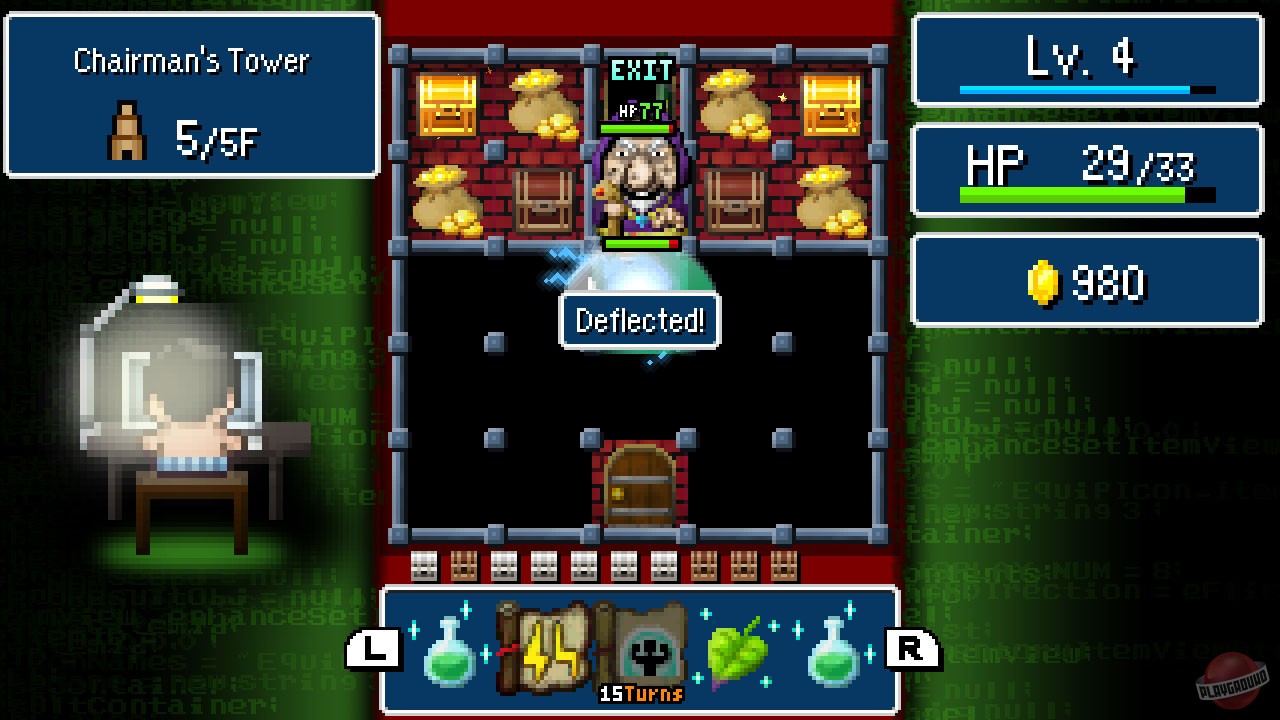This screenshot has width=1280, height=720.
Task: Select the green healing potion on the left
Action: coord(449,654)
